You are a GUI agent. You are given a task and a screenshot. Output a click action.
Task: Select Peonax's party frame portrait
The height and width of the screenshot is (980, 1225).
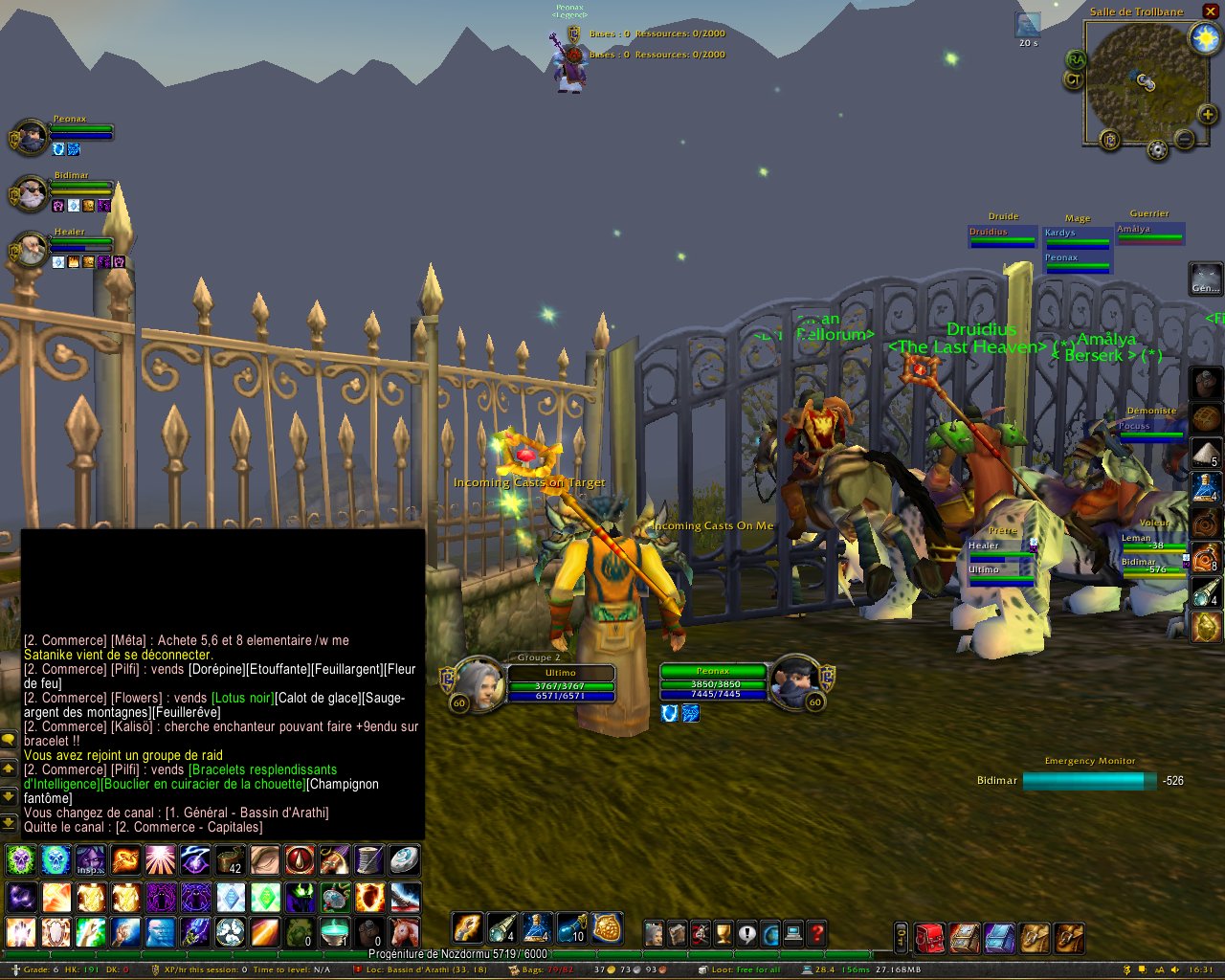30,138
